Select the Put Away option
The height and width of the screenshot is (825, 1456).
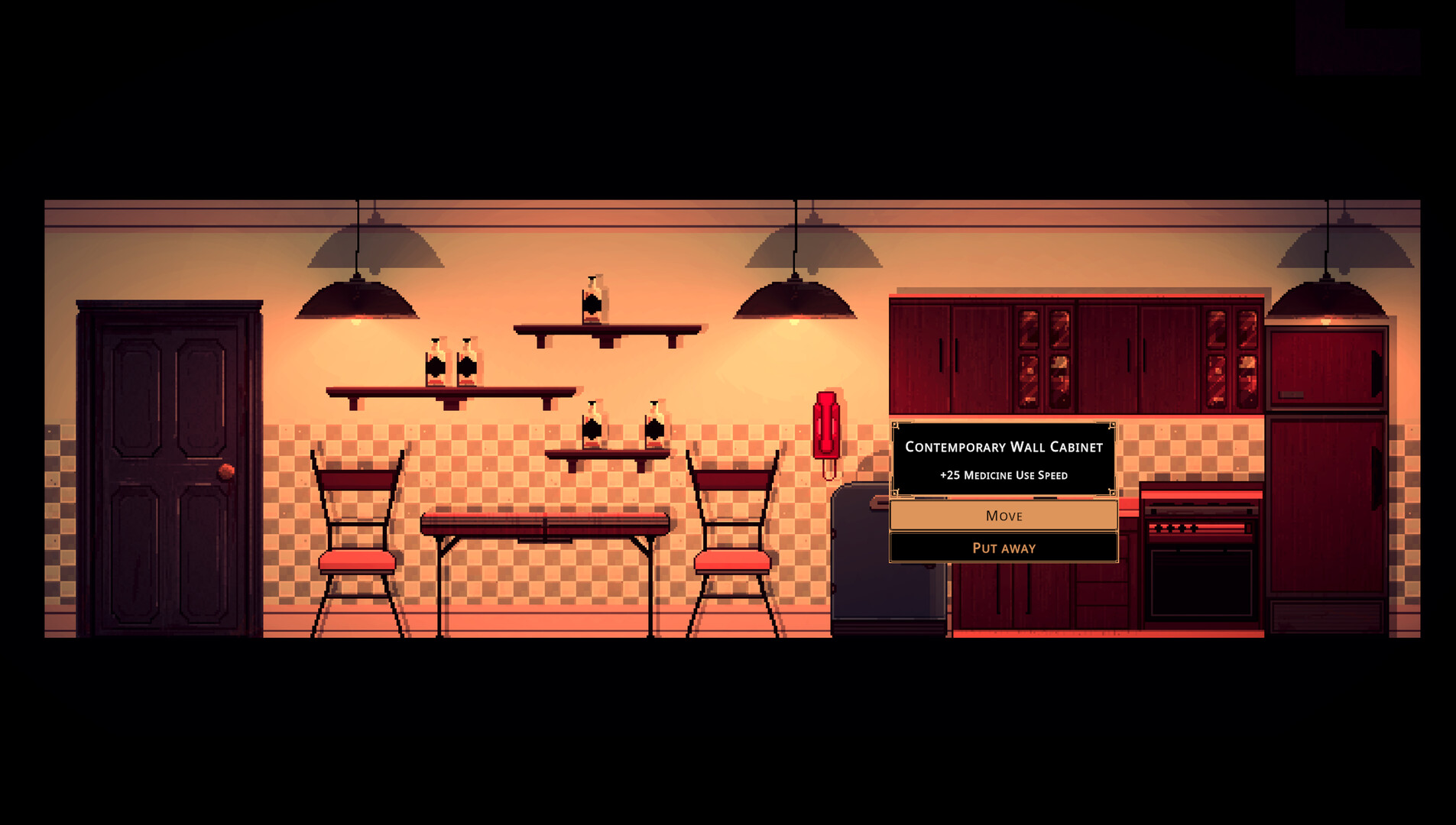pos(1003,548)
